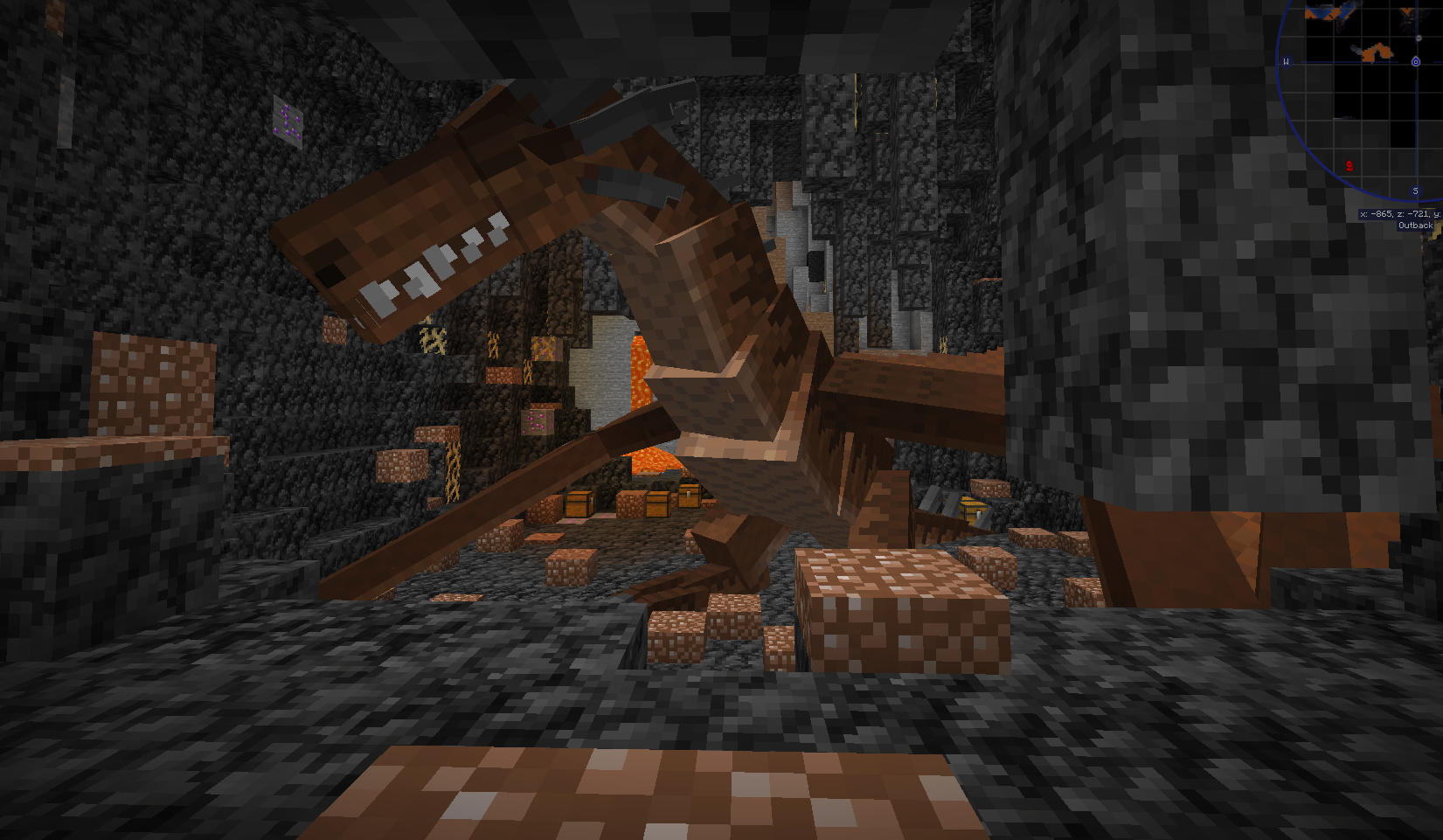Click the S cardinal marker on the minimap
1443x840 pixels.
pos(1415,190)
